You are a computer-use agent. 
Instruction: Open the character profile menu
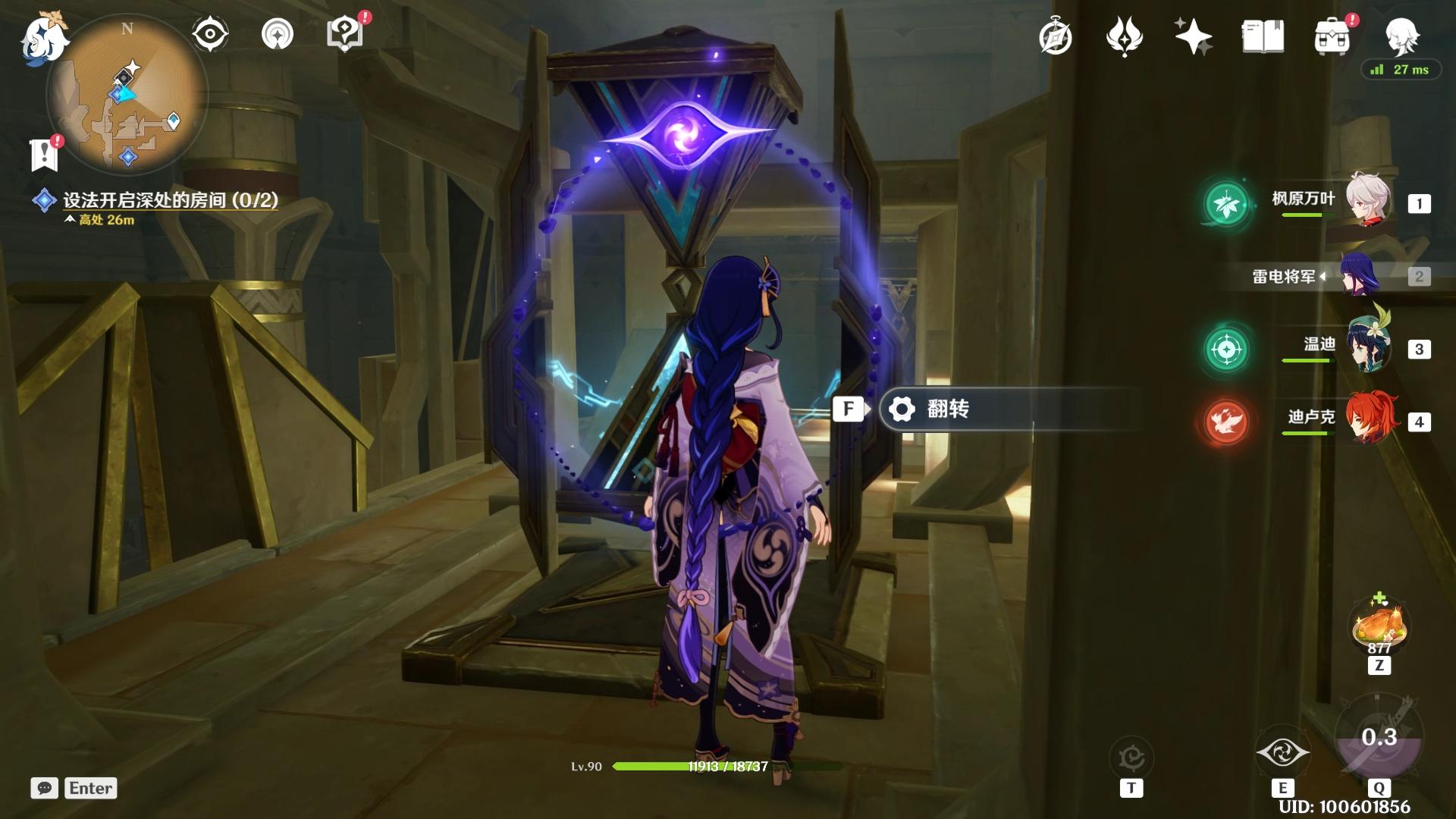(x=1401, y=35)
